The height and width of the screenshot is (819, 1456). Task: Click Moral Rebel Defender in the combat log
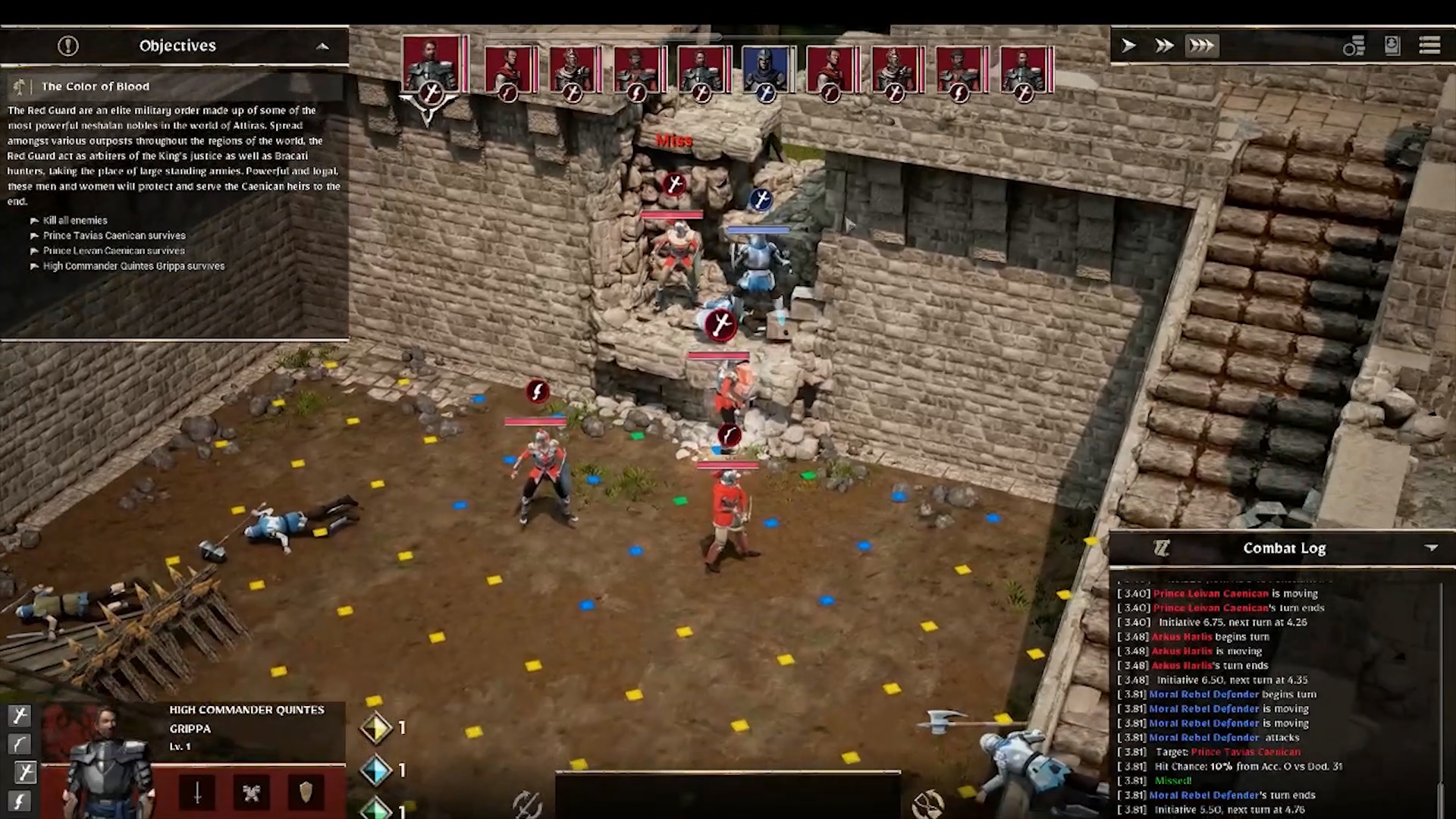[1204, 694]
